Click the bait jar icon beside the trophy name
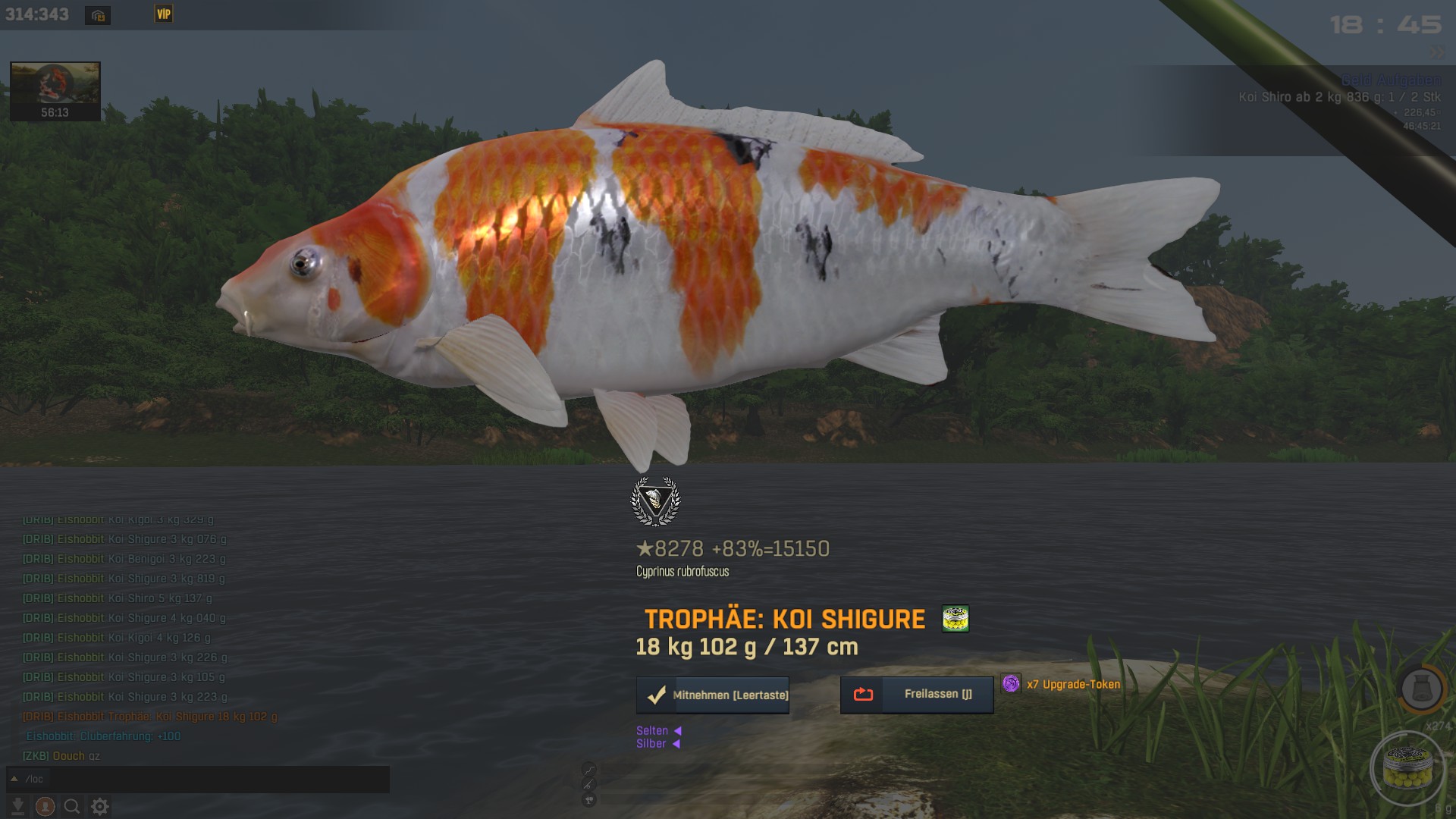The image size is (1456, 819). [955, 619]
